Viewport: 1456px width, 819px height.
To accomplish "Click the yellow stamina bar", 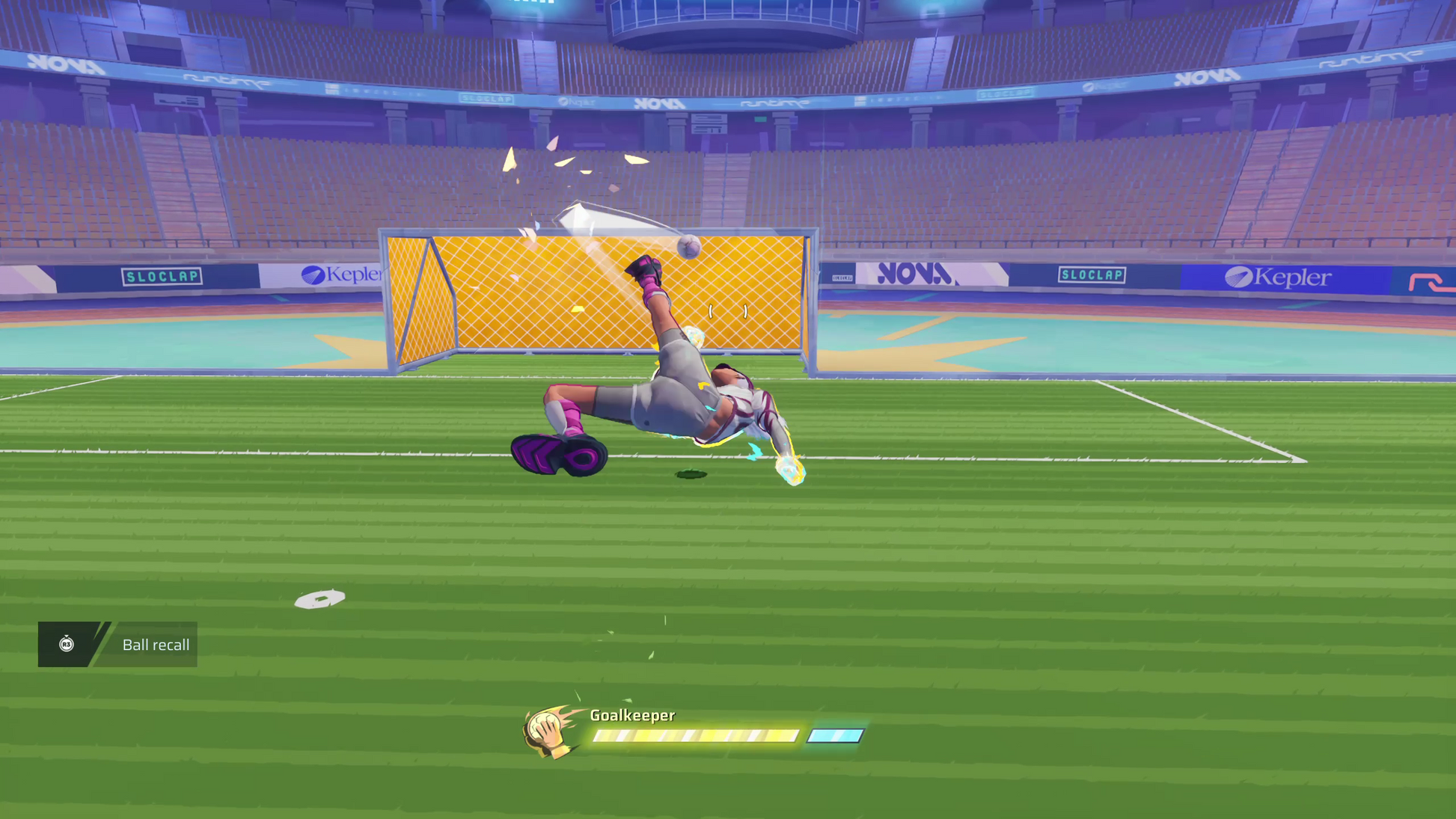I will [x=694, y=735].
